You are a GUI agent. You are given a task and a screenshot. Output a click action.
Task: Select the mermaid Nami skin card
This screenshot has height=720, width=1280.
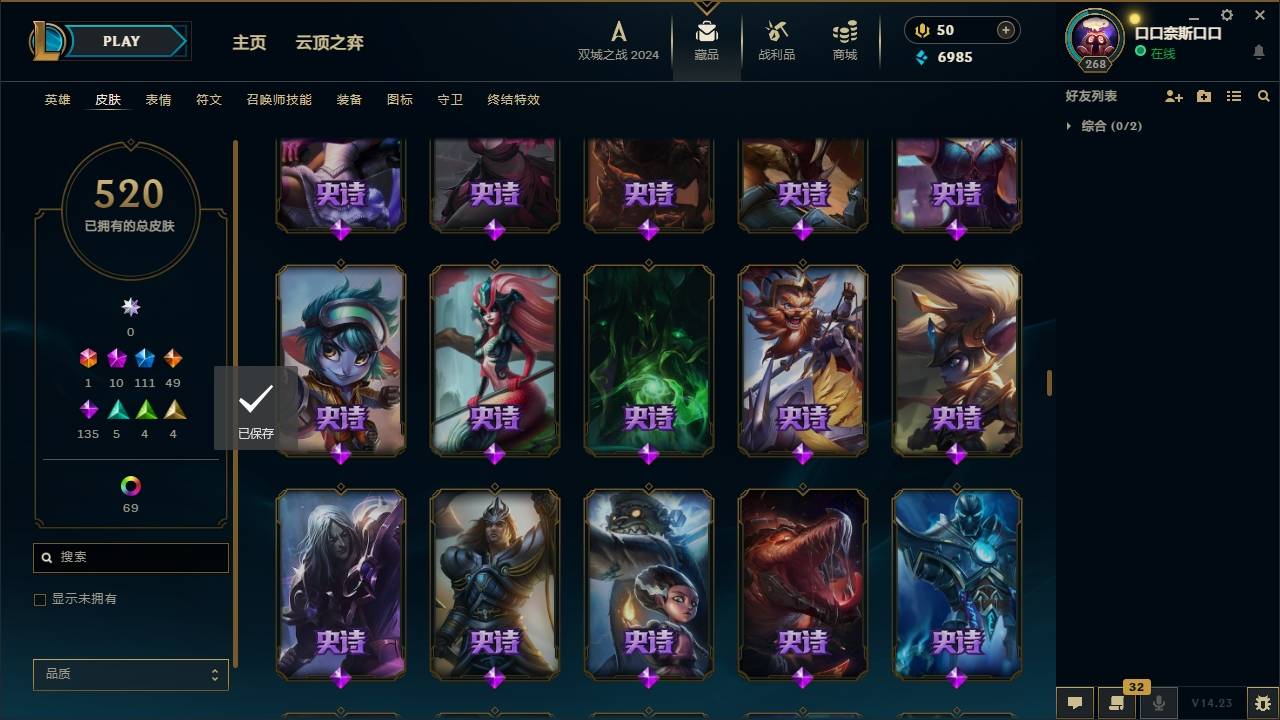coord(494,361)
